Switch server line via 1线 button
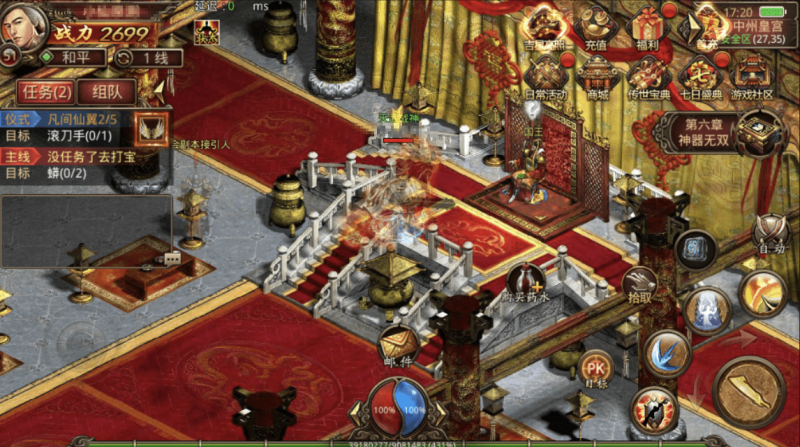Image resolution: width=800 pixels, height=447 pixels. [x=149, y=57]
